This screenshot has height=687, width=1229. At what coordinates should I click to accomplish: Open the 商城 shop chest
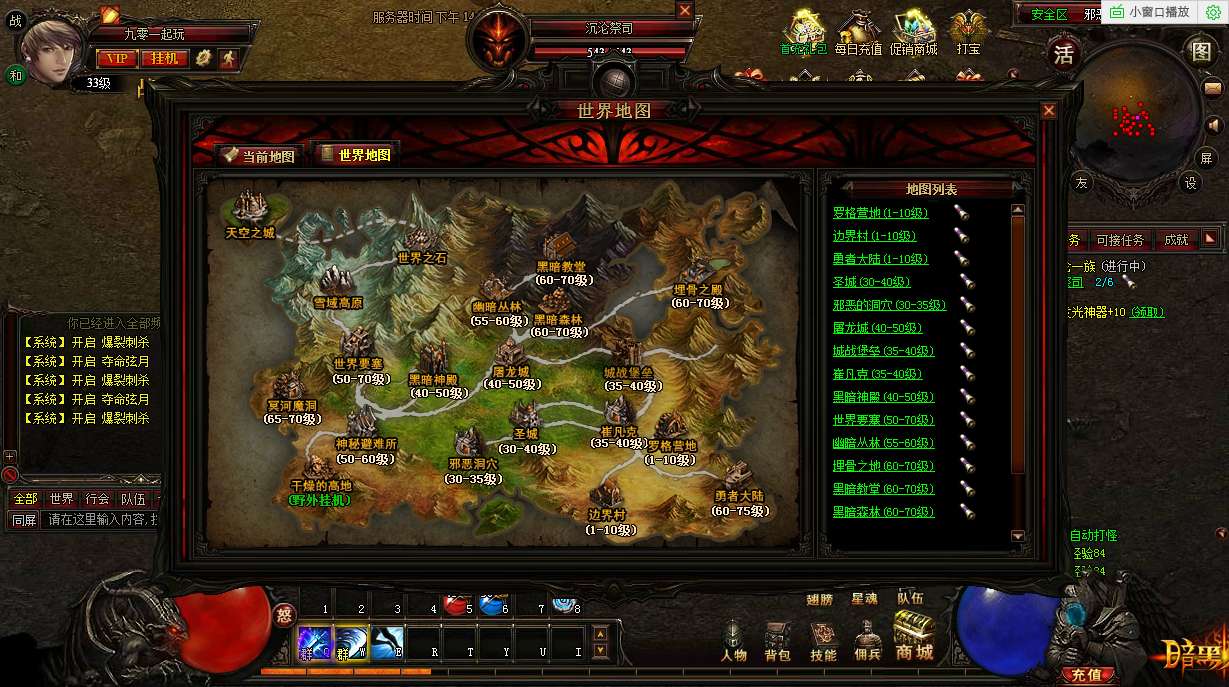coord(915,636)
